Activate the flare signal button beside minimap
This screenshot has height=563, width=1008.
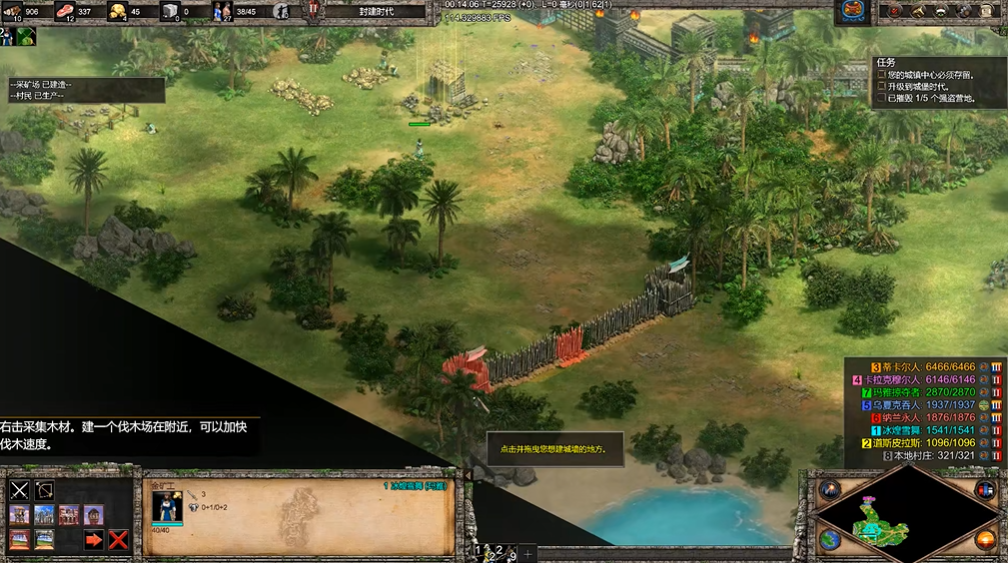click(830, 489)
